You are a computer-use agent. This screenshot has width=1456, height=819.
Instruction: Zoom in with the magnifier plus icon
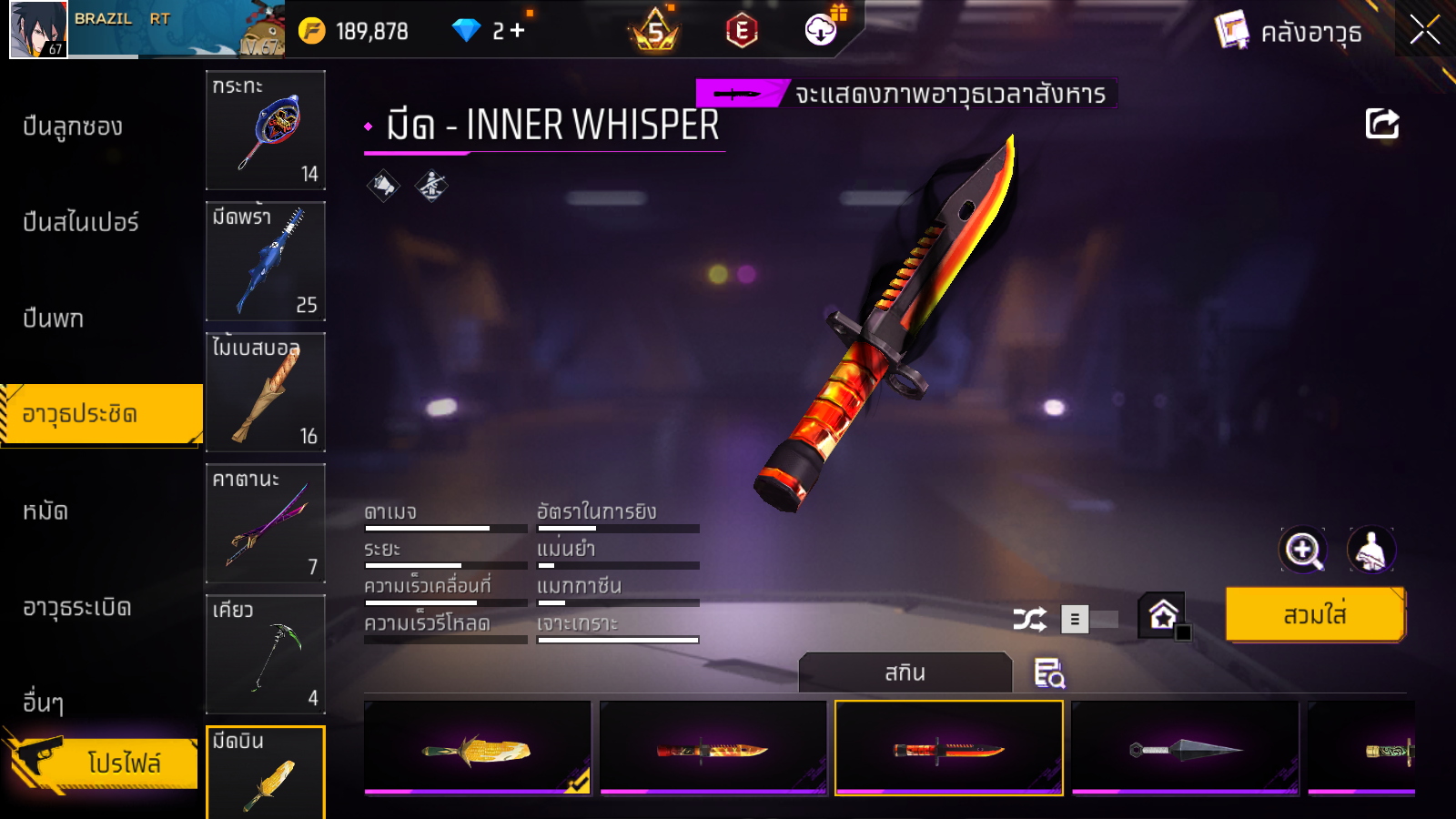click(1303, 550)
